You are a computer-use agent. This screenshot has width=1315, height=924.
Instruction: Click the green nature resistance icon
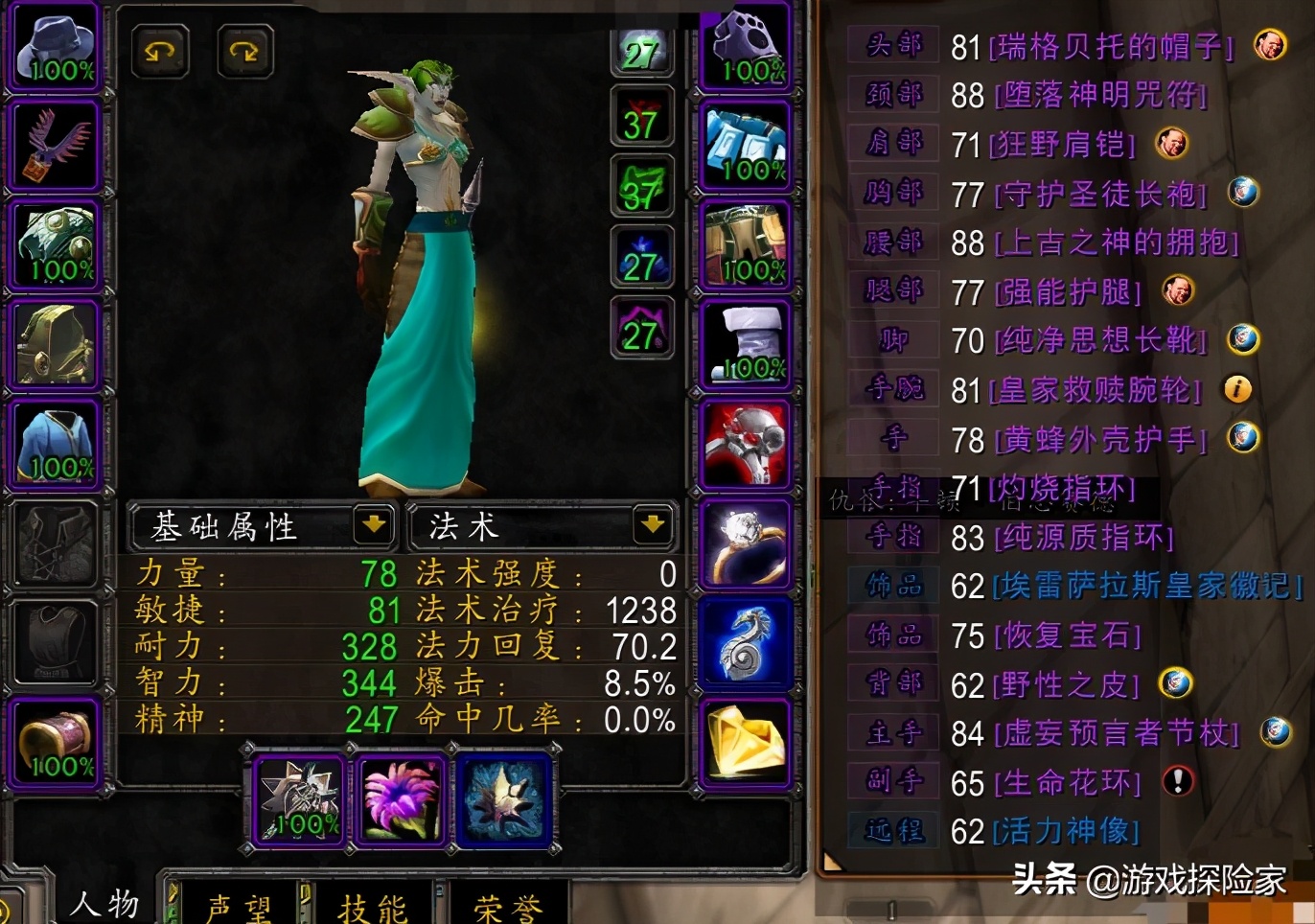click(641, 186)
